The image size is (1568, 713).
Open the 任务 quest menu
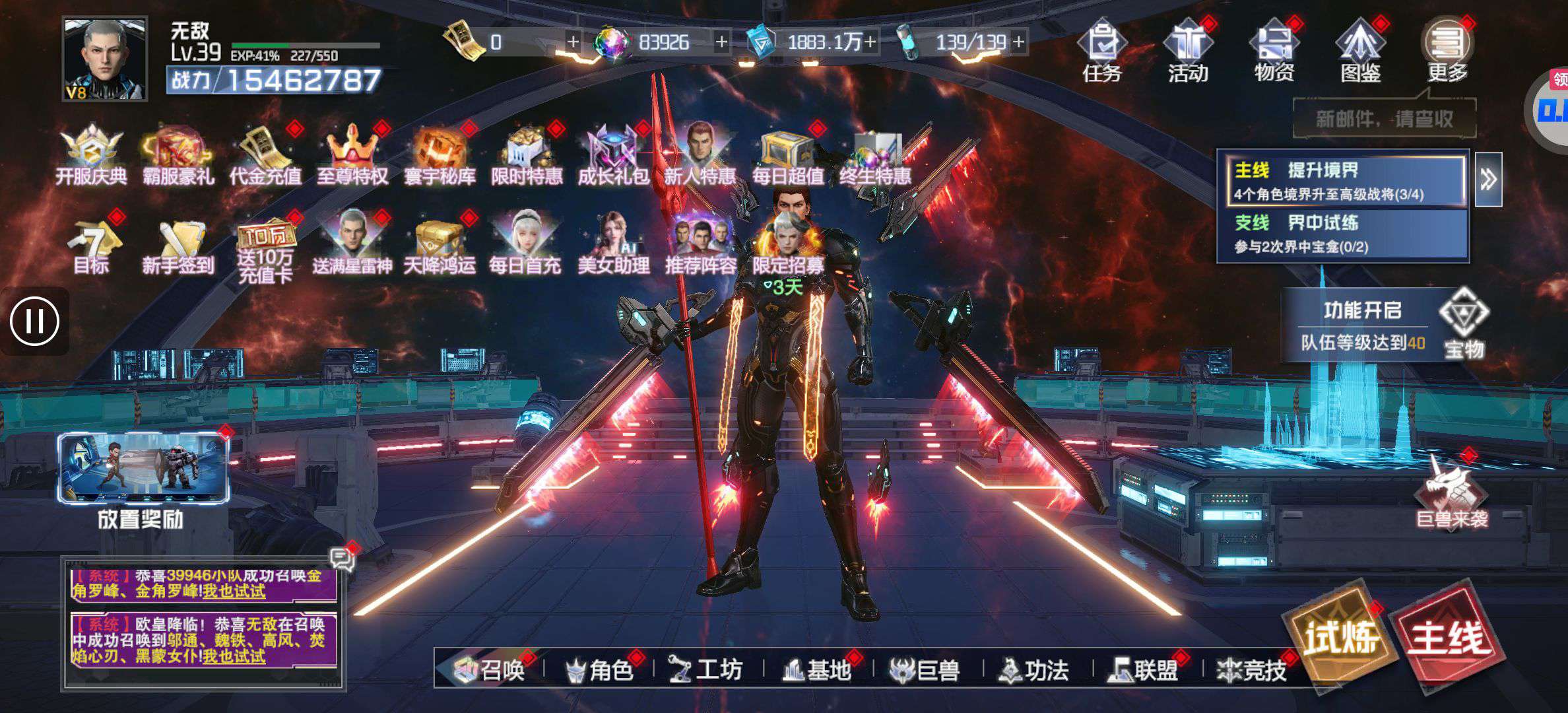(1101, 51)
